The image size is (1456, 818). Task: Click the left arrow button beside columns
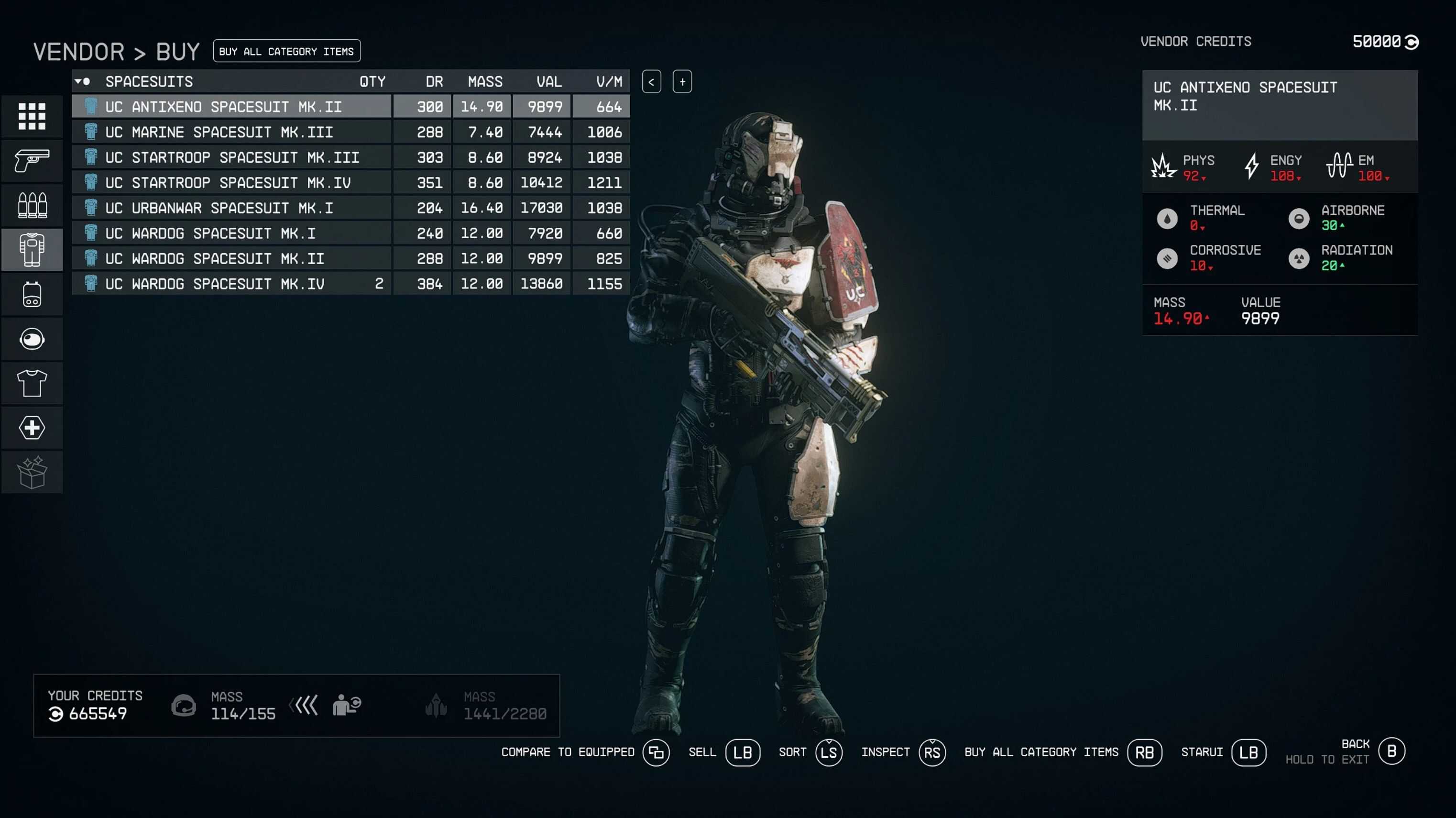651,82
